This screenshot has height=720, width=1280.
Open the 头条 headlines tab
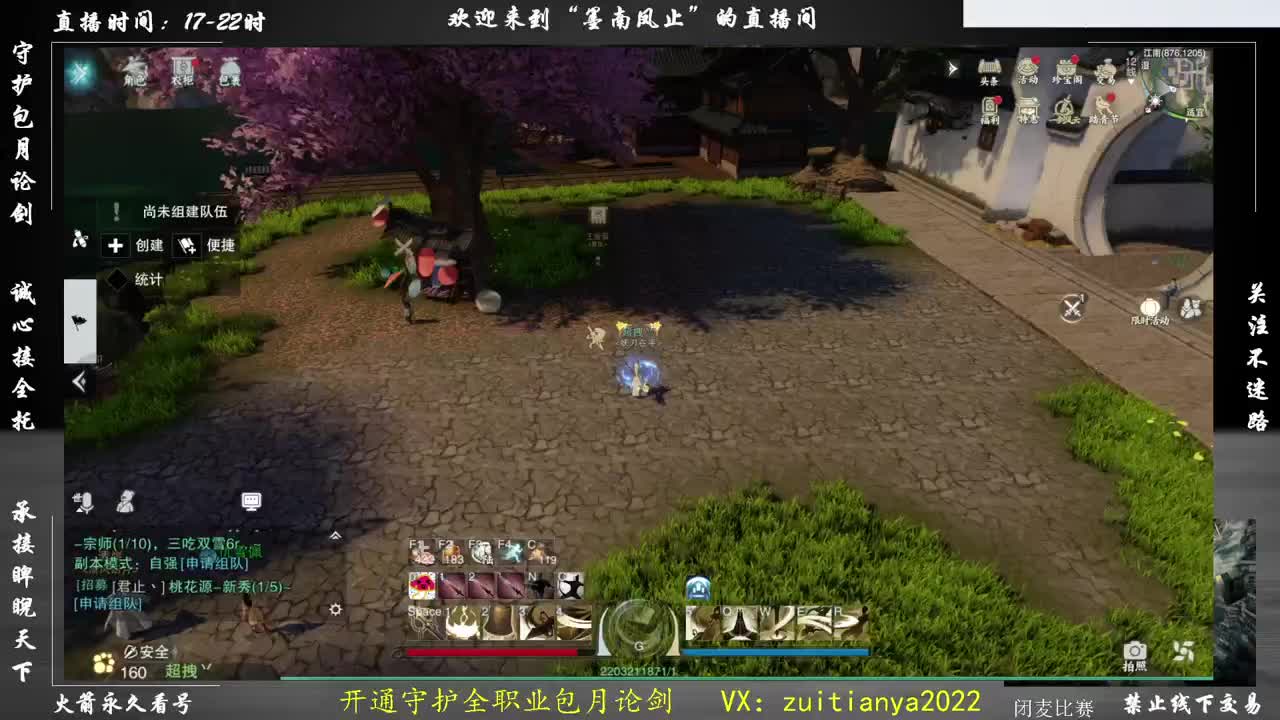point(988,68)
